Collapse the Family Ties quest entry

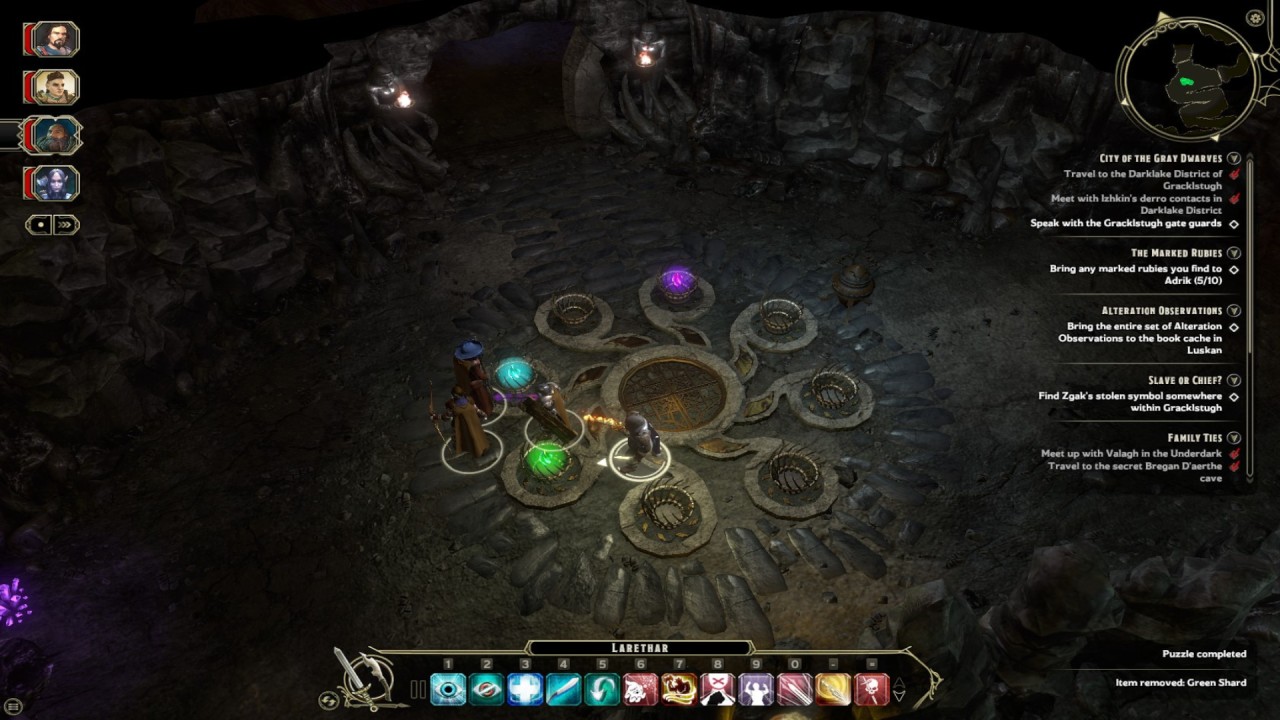pyautogui.click(x=1235, y=439)
